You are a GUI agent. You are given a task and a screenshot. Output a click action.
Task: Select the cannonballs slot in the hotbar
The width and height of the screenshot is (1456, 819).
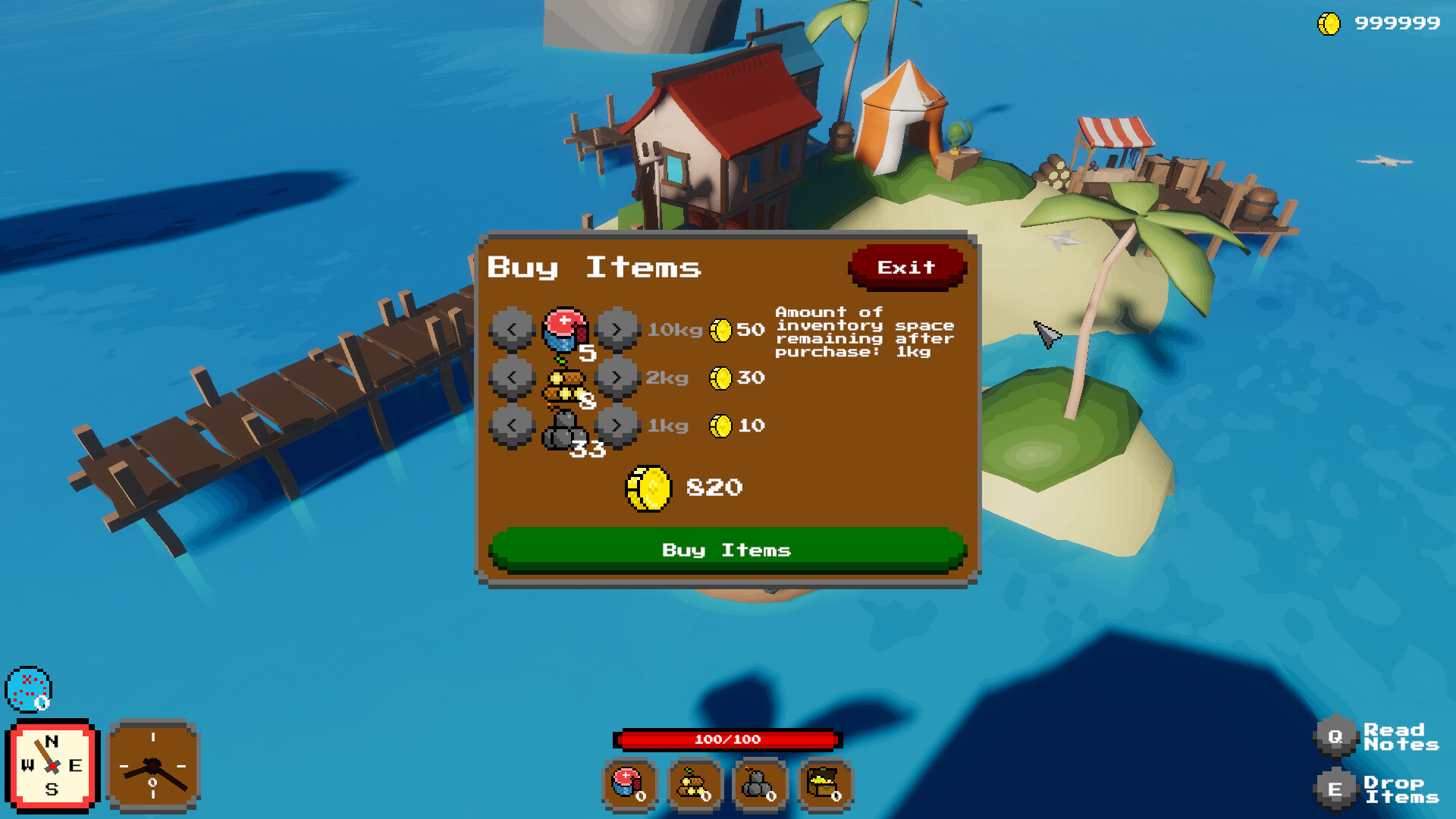click(x=758, y=783)
